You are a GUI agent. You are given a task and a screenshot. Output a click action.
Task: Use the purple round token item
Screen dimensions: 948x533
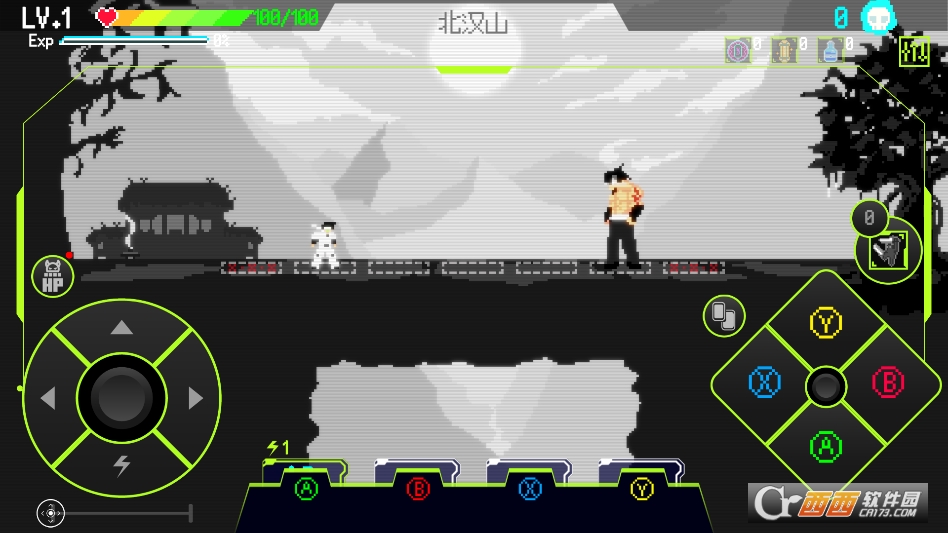pyautogui.click(x=739, y=50)
